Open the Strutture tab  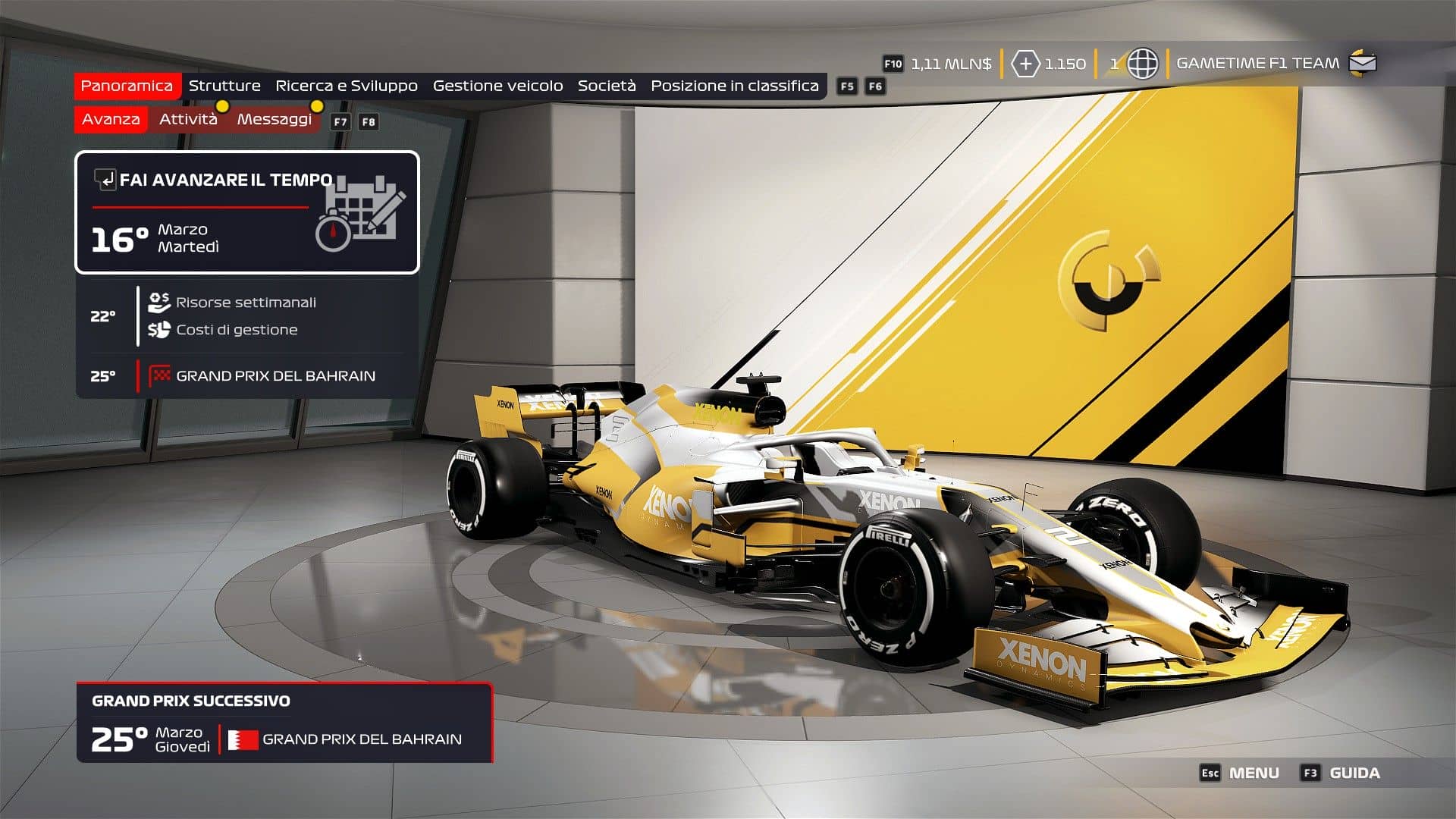[x=224, y=86]
